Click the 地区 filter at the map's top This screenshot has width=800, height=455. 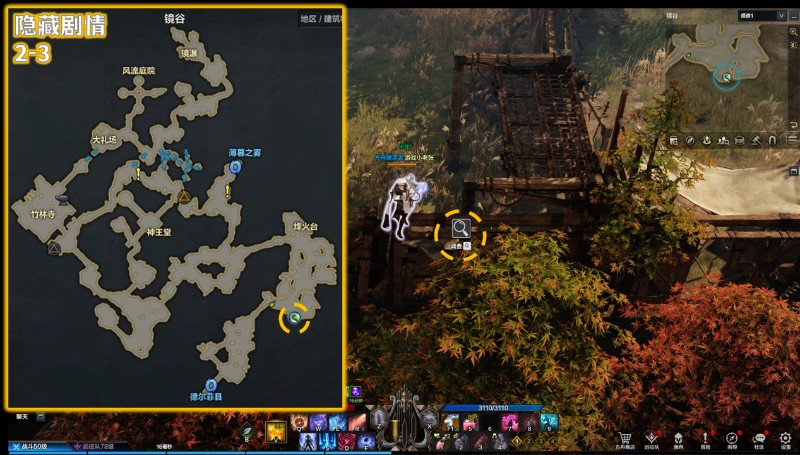click(308, 19)
